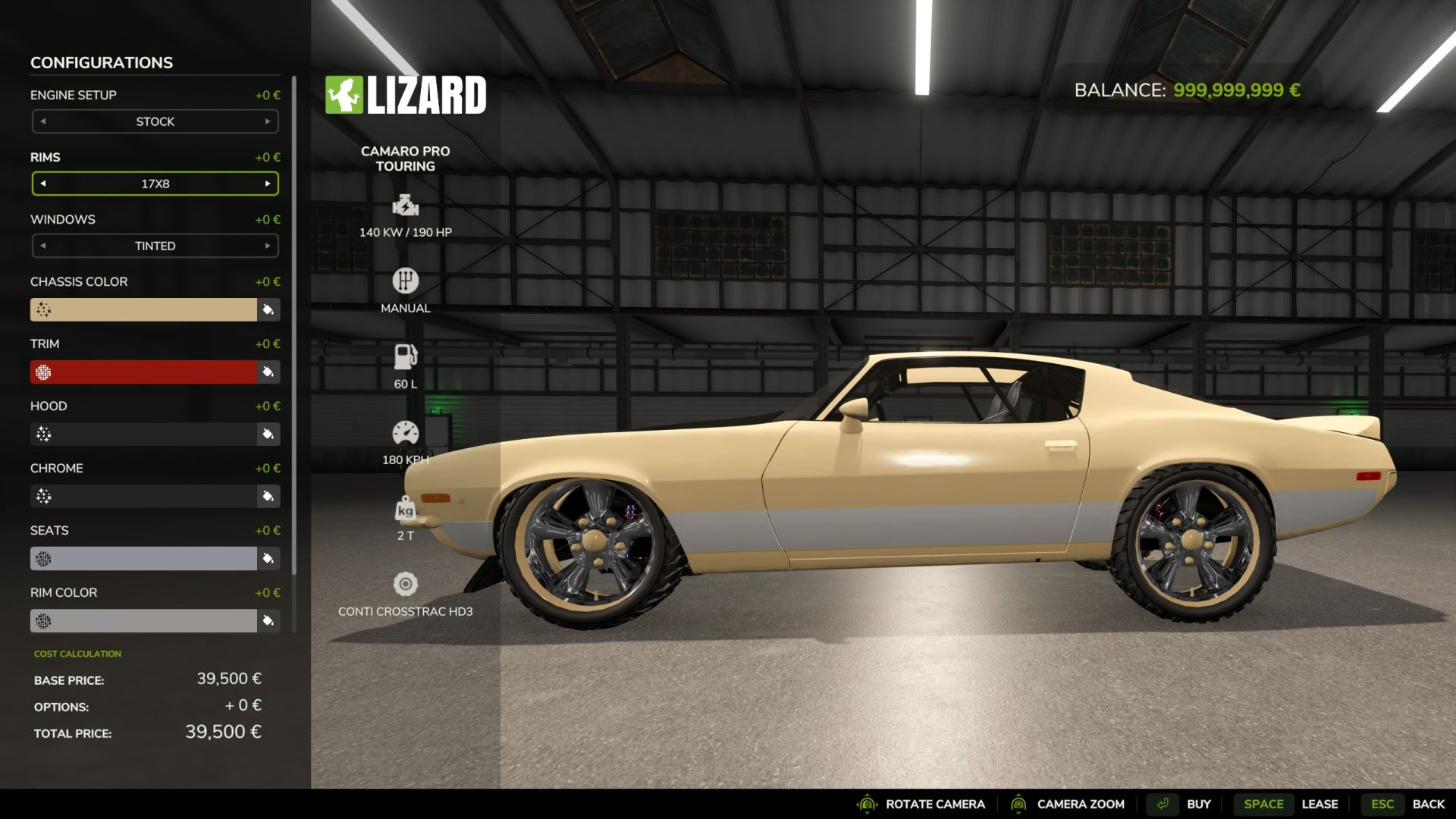Open the beige chassis color swatch

tap(143, 309)
